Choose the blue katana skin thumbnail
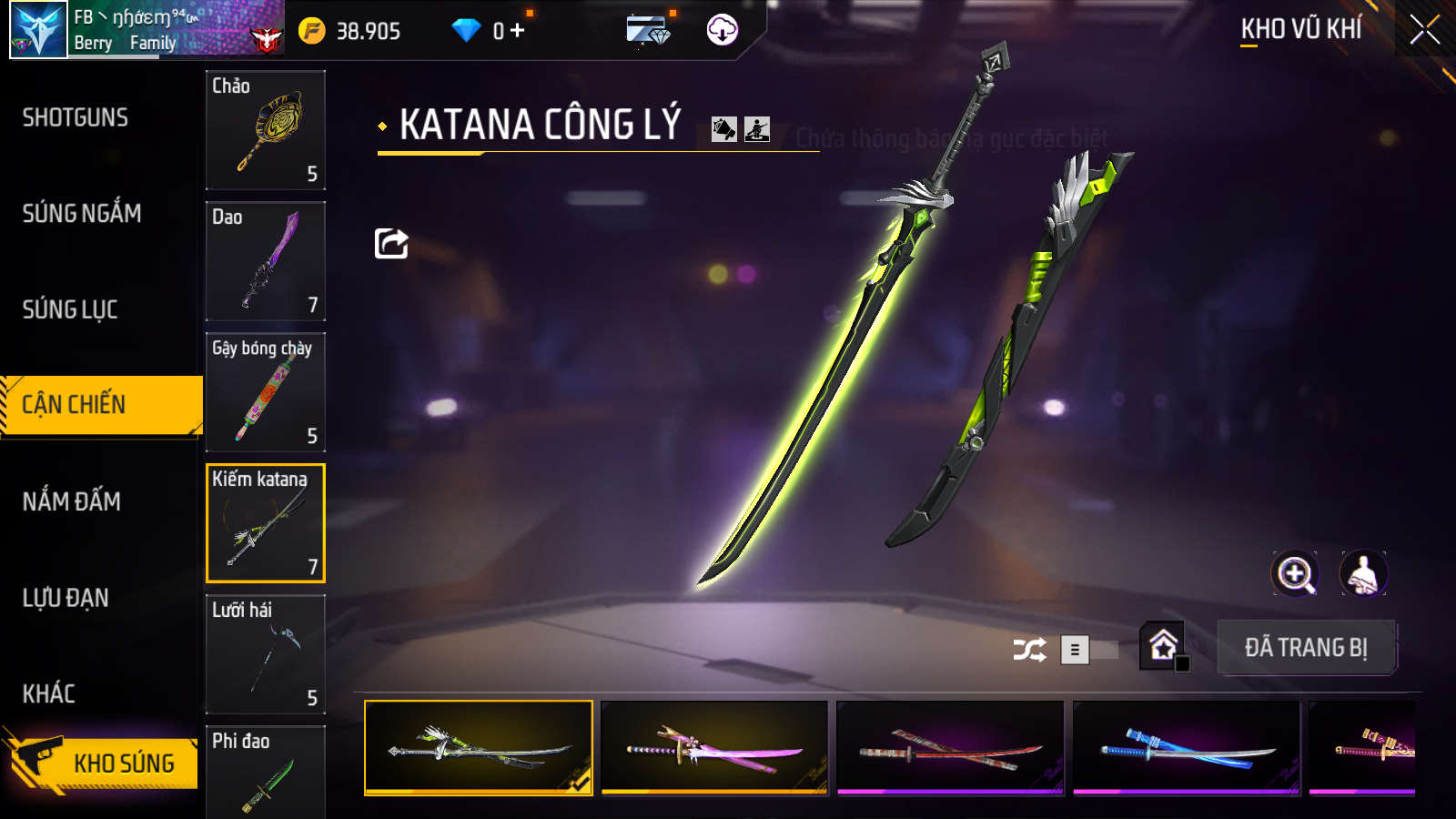1456x819 pixels. (x=1186, y=747)
